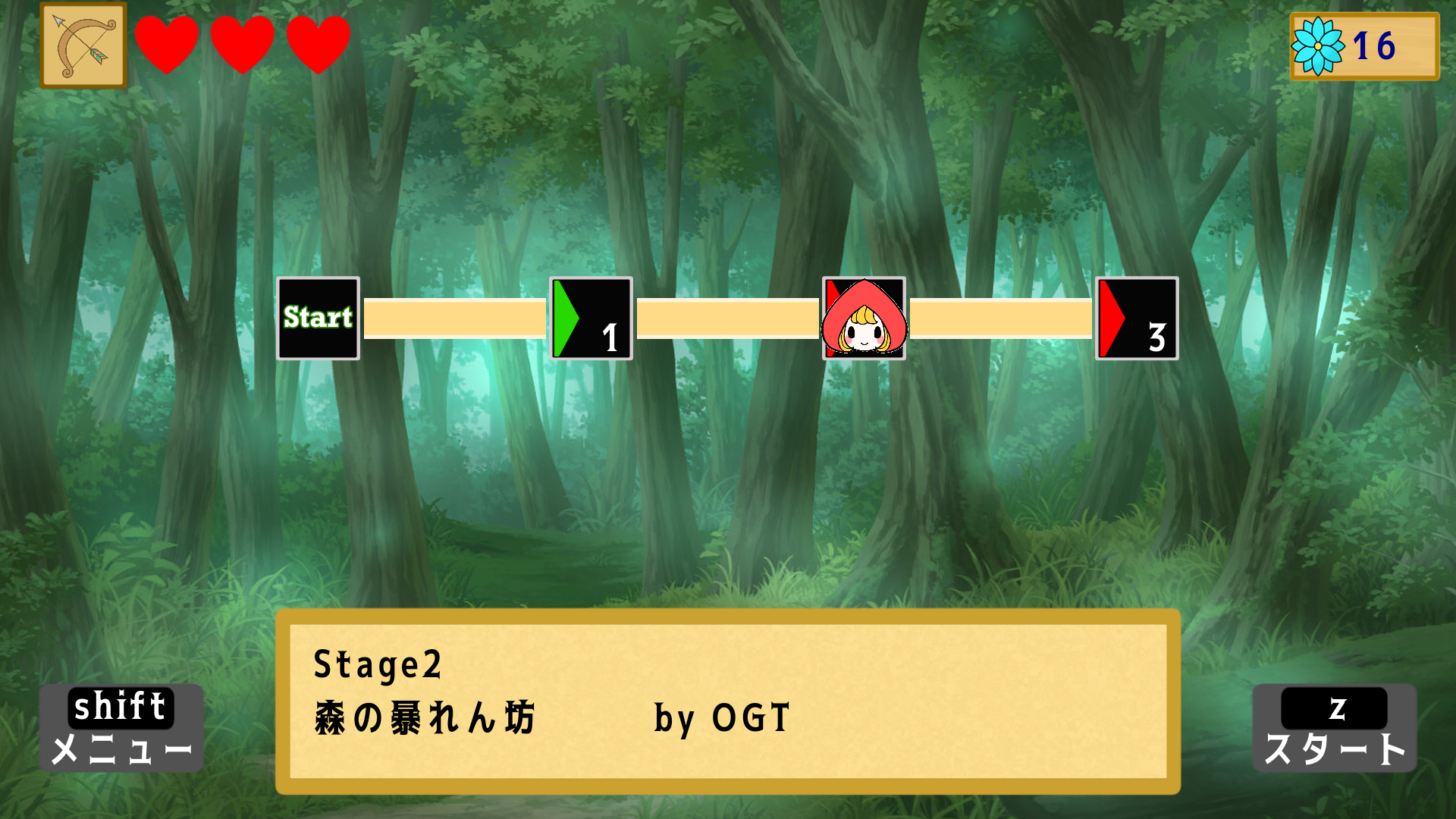Pick the stage 3 tile with red arrow

1137,318
